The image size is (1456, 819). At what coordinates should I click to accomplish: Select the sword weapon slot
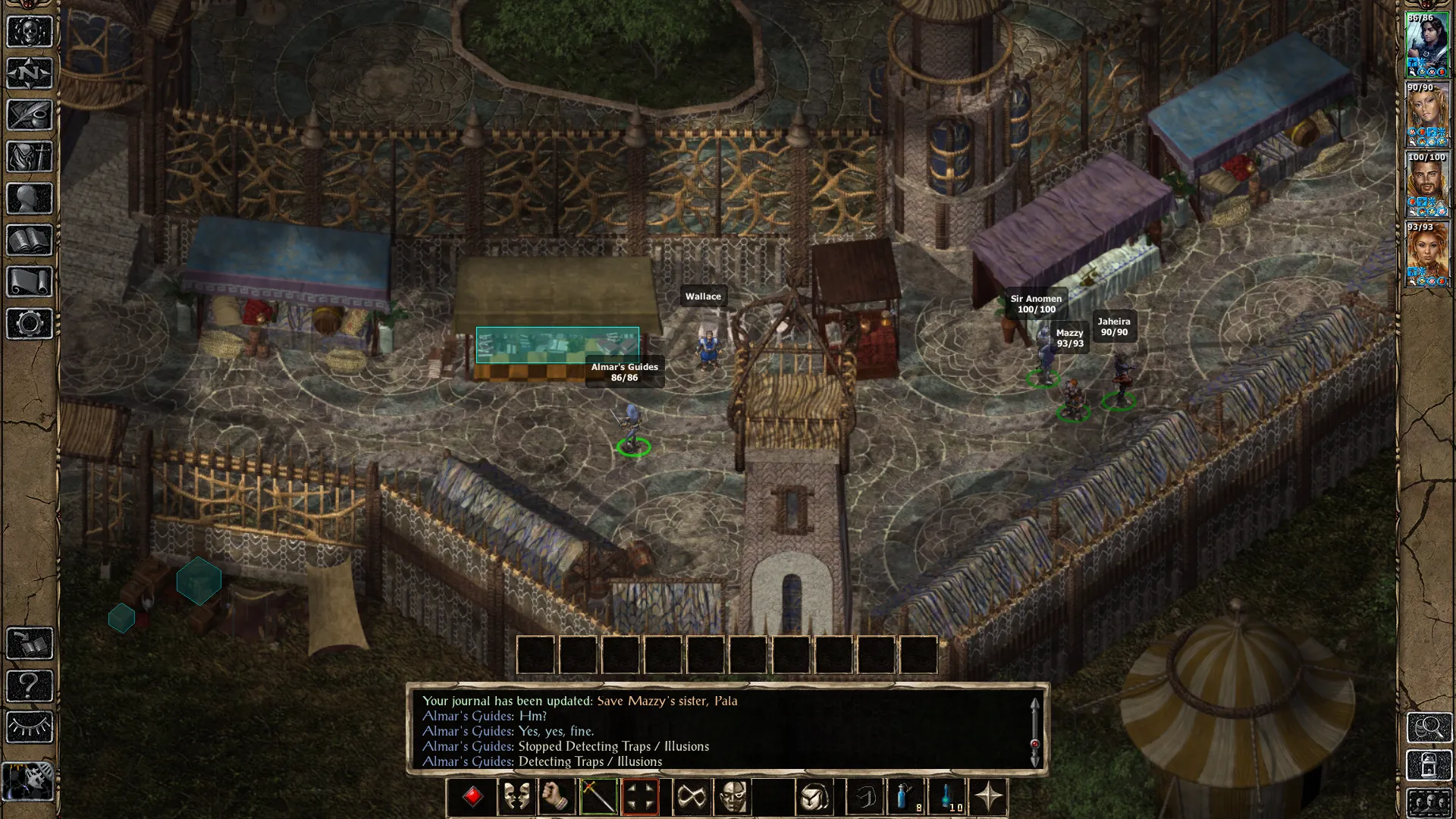click(x=598, y=797)
